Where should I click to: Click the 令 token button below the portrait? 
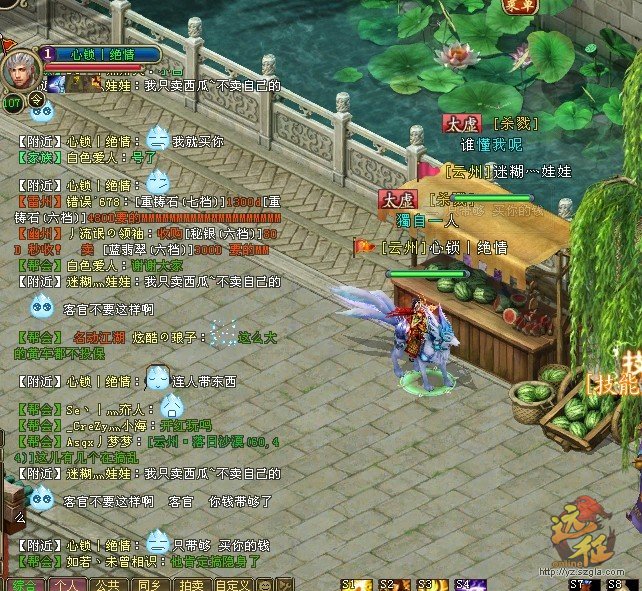click(x=37, y=100)
